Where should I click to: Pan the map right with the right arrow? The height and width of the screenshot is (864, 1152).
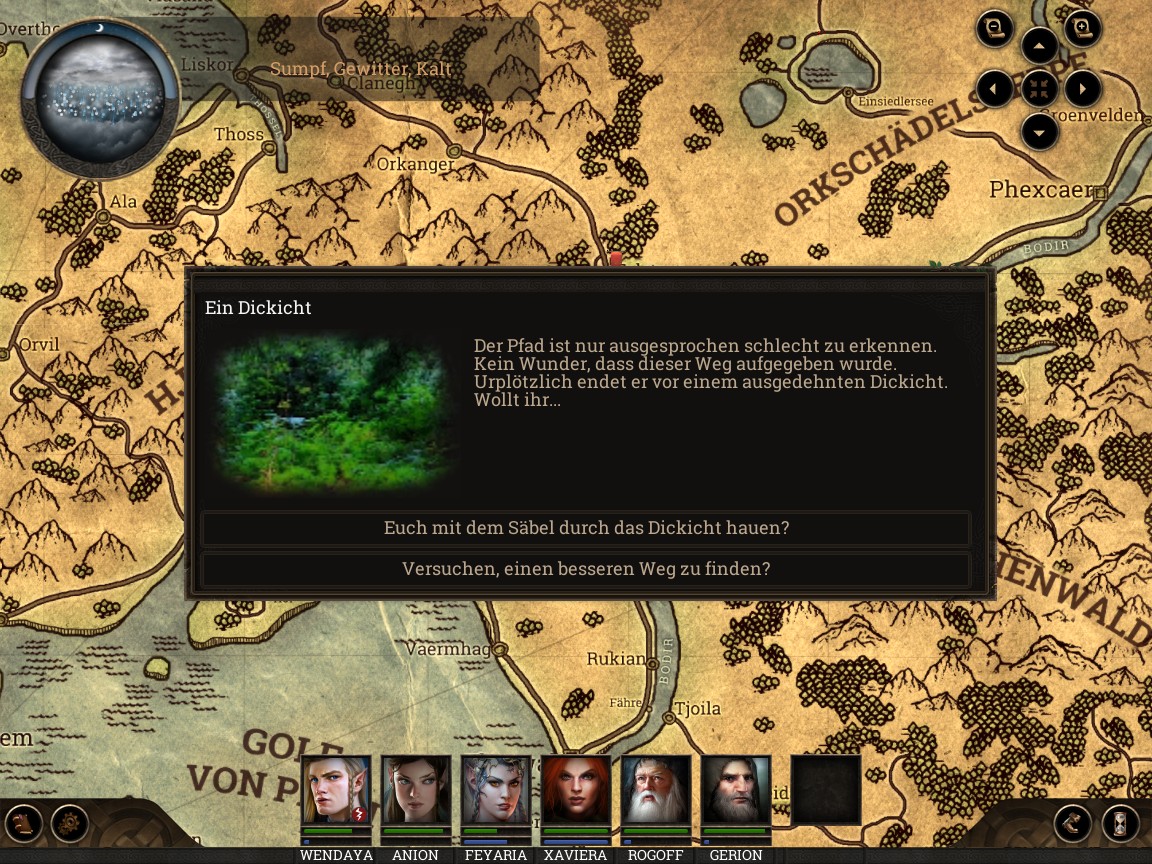[1083, 89]
